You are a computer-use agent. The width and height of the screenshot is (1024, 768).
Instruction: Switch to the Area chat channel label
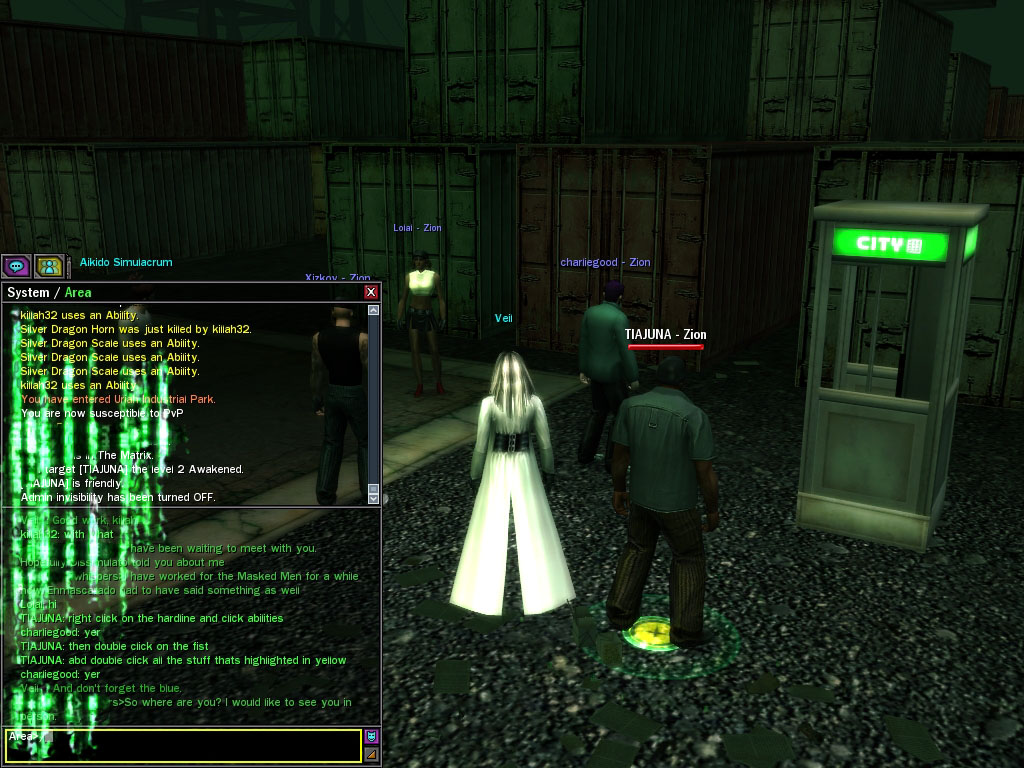pyautogui.click(x=78, y=293)
